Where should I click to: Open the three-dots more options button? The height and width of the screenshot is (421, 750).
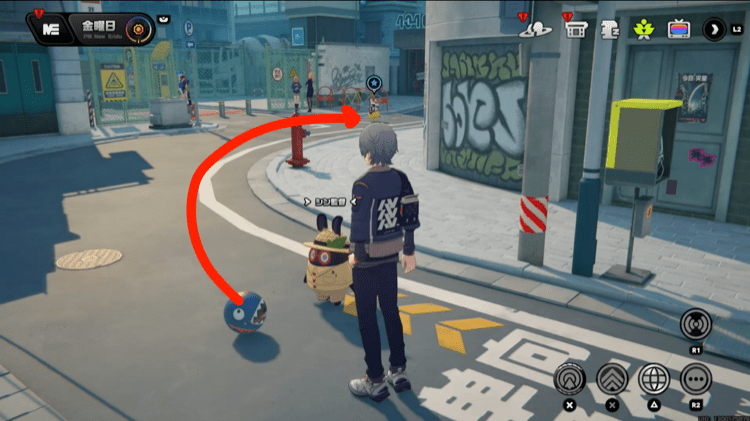695,379
